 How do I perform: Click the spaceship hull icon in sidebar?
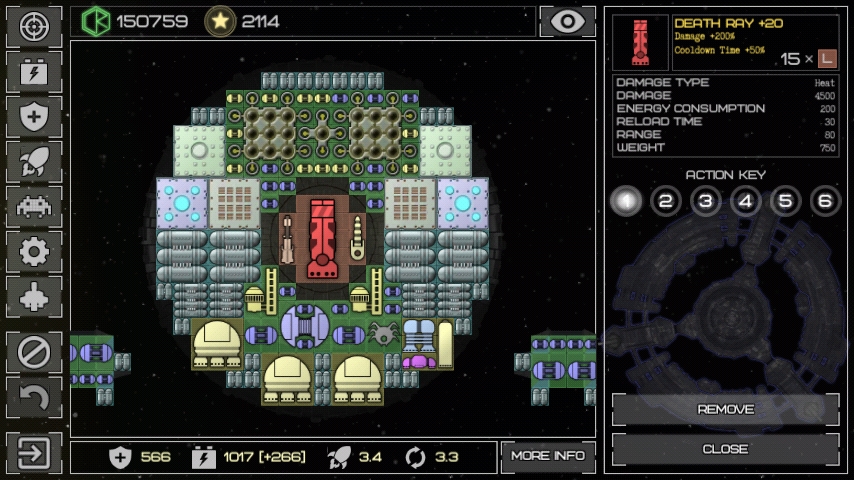34,297
